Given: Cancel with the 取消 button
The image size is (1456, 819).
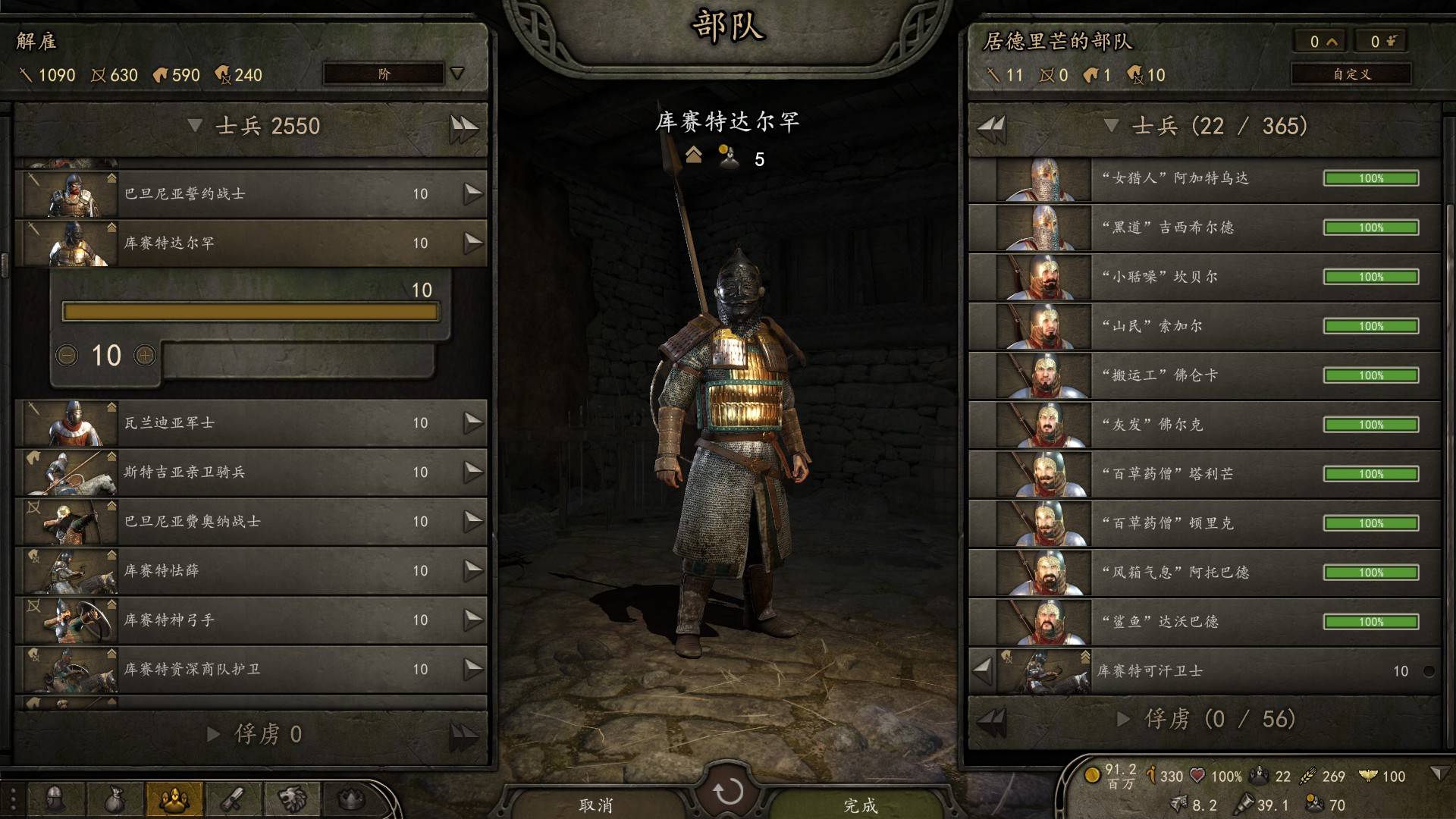Looking at the screenshot, I should click(595, 804).
